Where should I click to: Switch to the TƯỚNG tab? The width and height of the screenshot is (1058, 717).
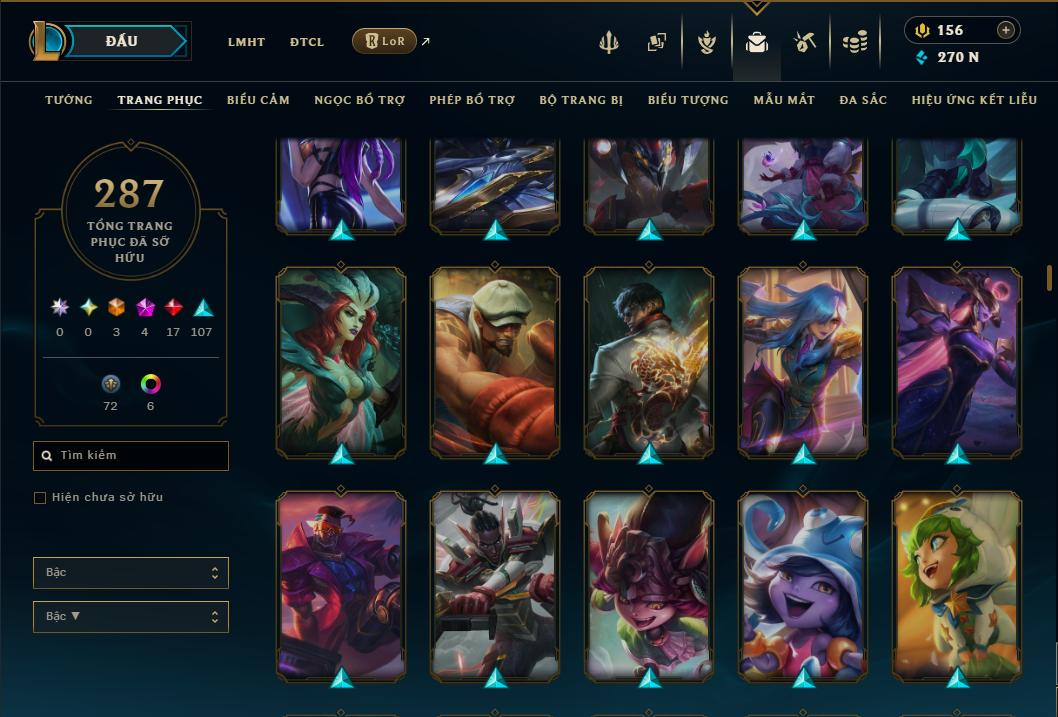[x=69, y=100]
